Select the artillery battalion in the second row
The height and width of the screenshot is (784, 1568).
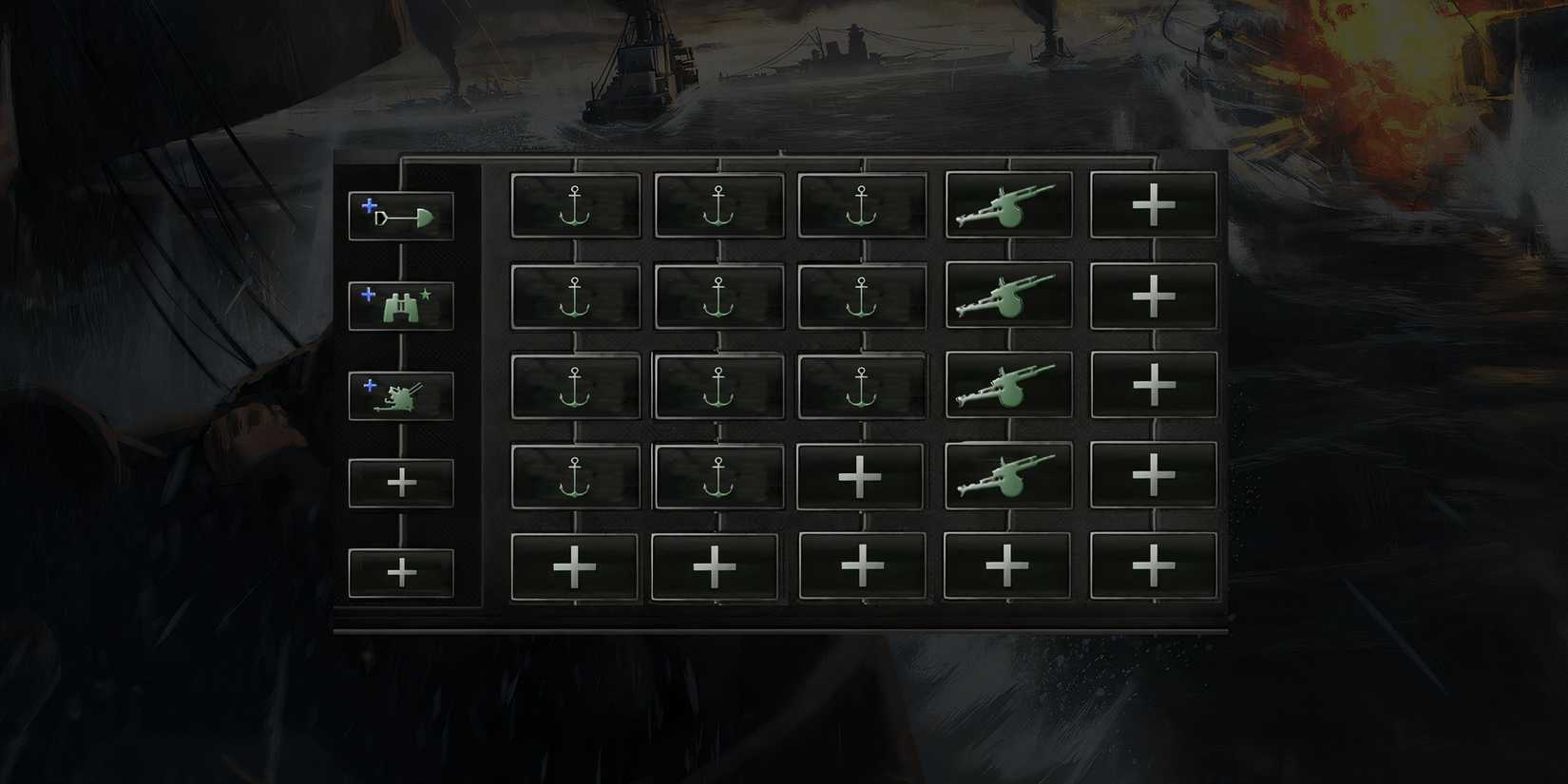(1007, 295)
